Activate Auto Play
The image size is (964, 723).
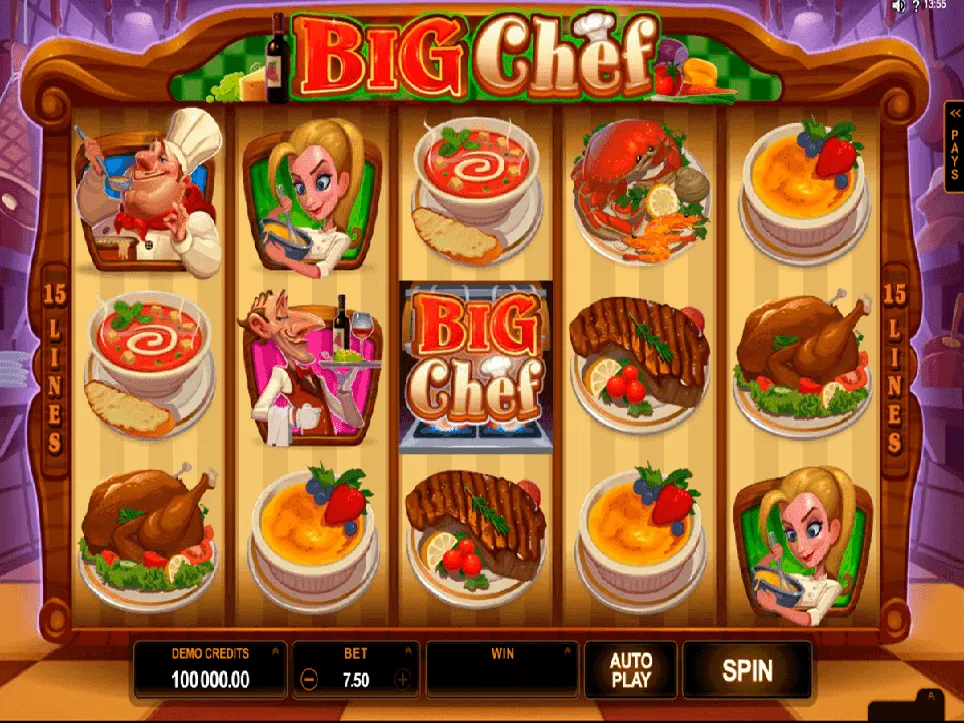point(630,670)
